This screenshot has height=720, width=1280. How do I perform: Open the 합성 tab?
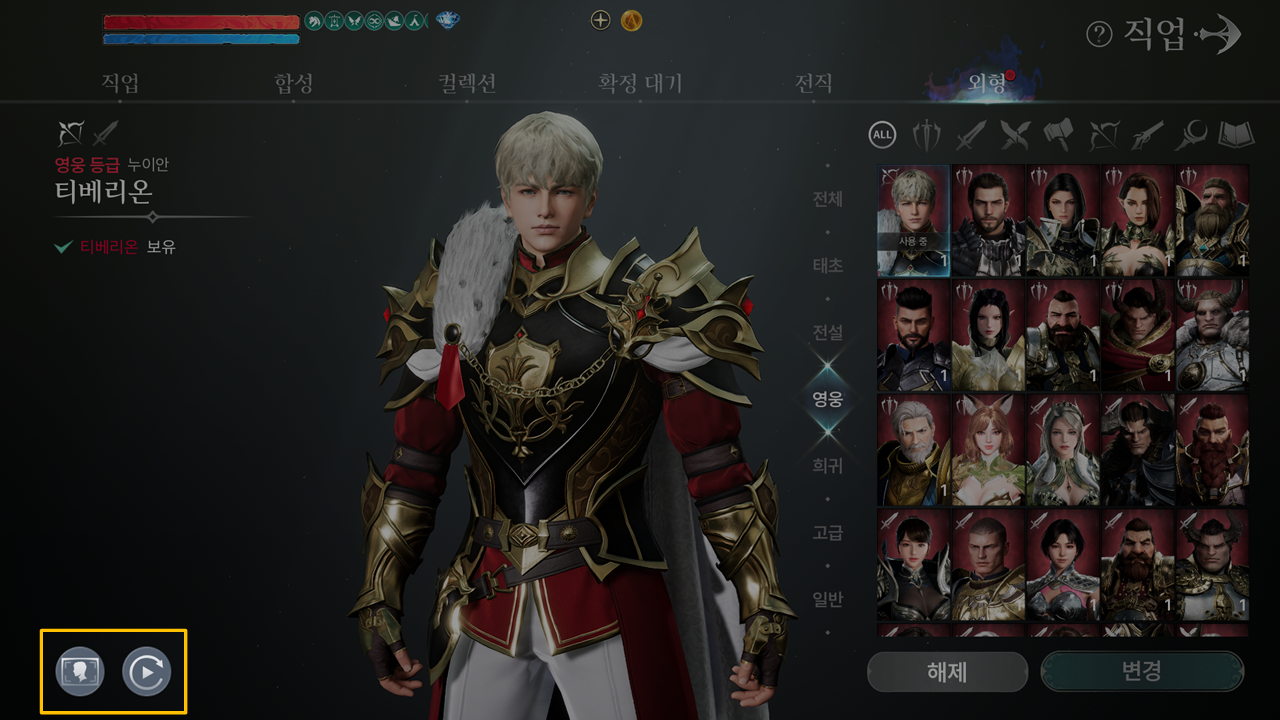(293, 83)
